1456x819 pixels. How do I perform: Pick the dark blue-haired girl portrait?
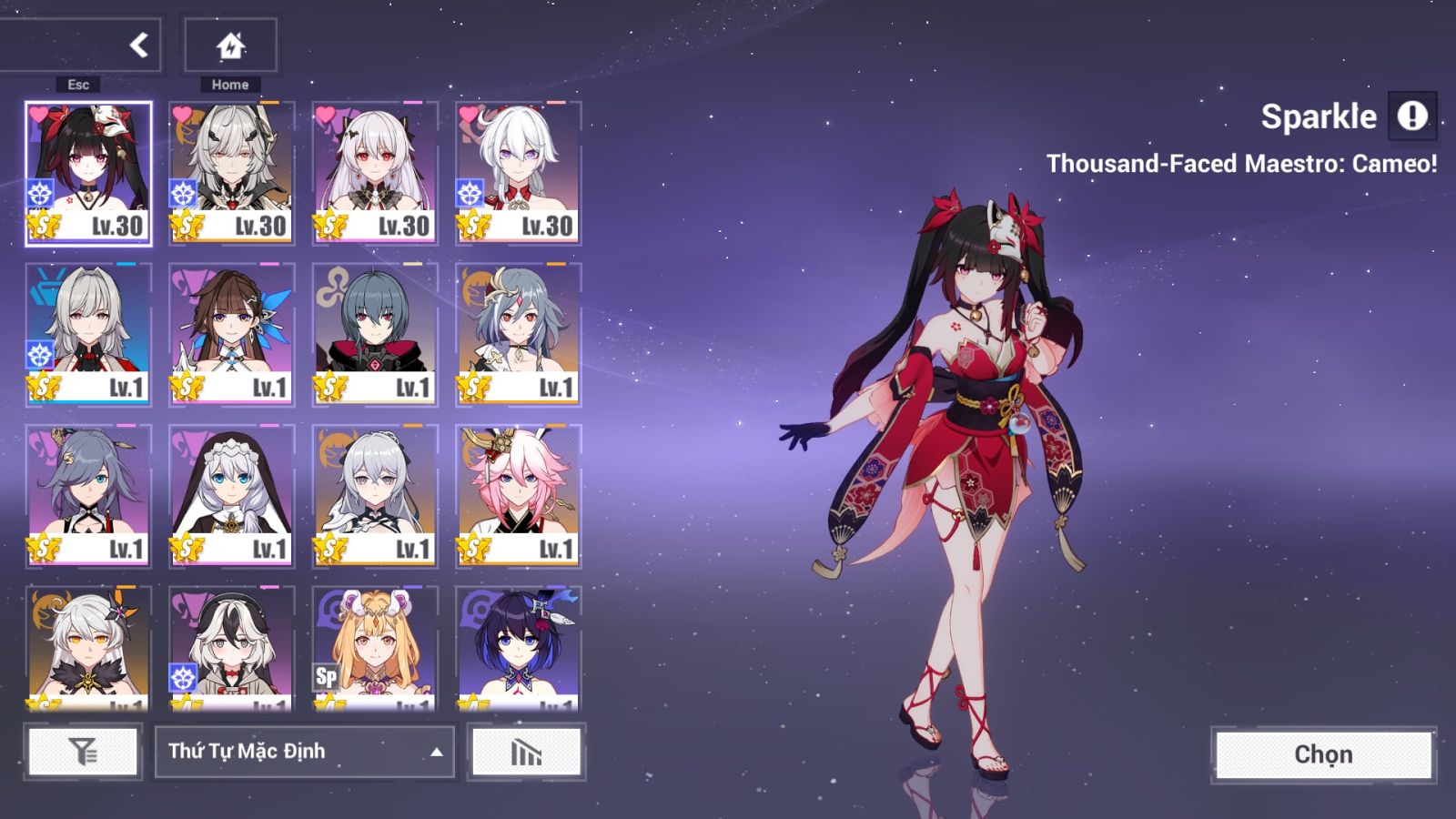[518, 648]
